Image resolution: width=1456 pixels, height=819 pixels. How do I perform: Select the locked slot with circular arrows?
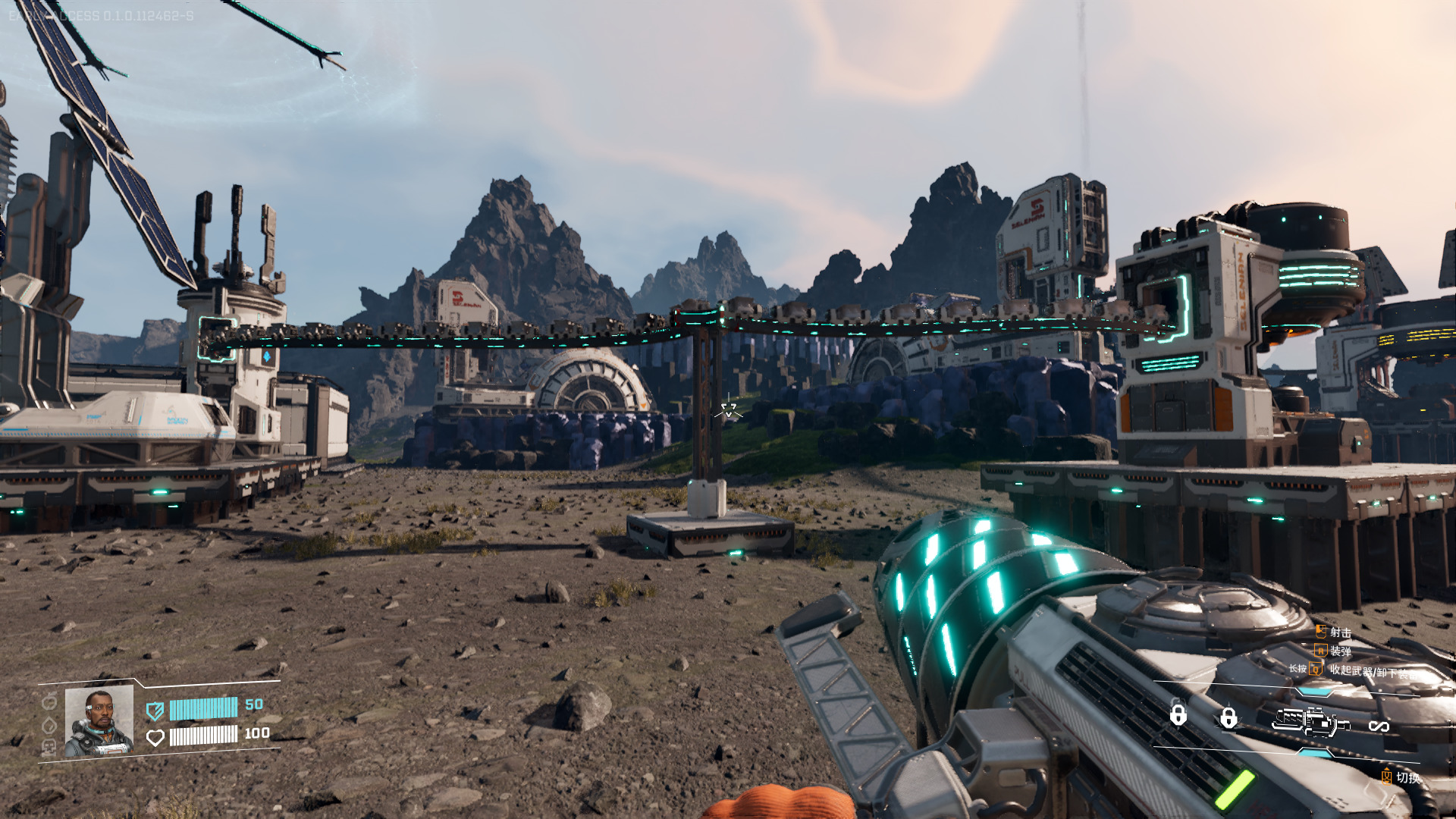point(1178,714)
